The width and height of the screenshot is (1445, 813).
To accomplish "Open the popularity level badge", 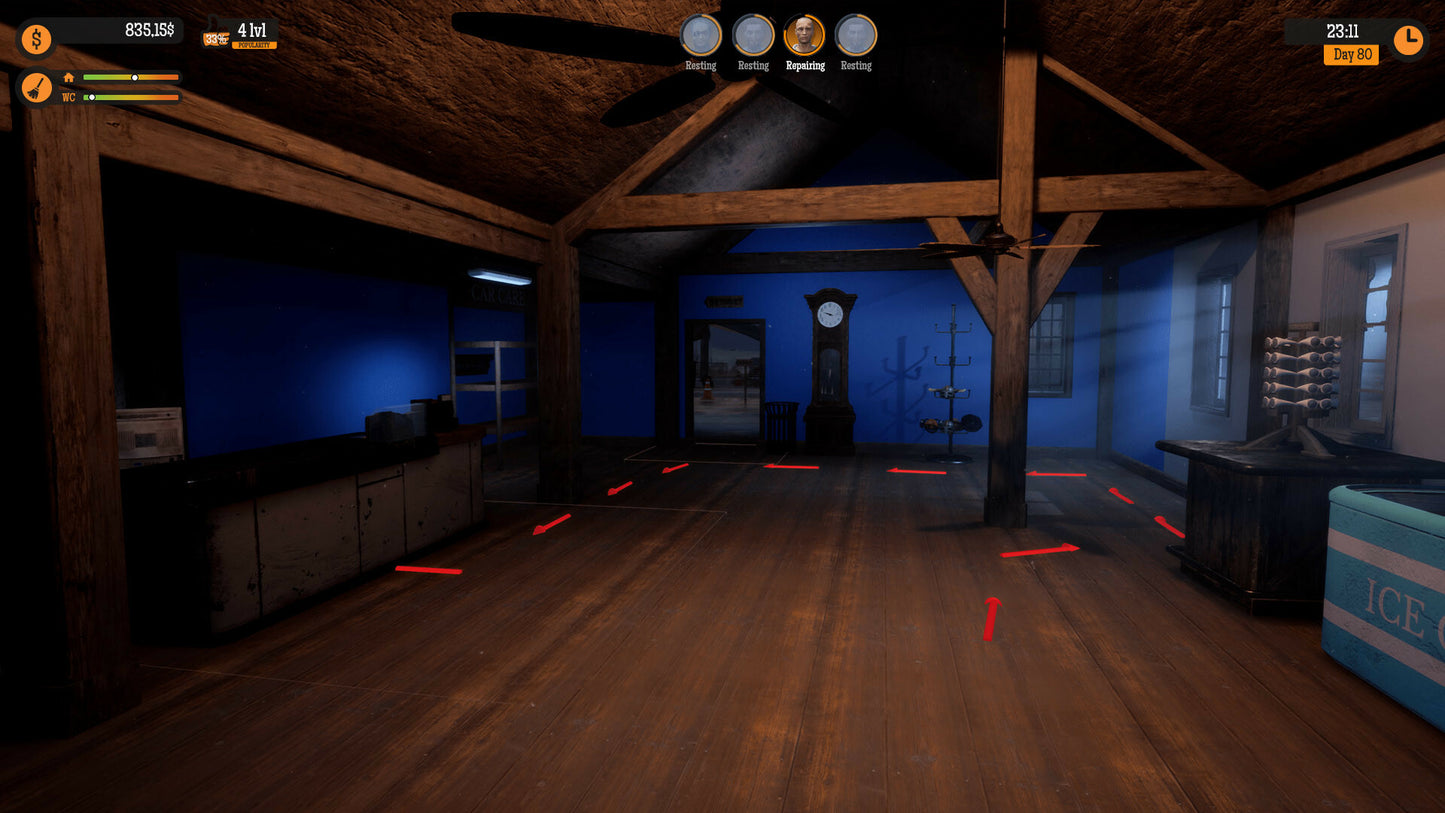I will pyautogui.click(x=241, y=34).
